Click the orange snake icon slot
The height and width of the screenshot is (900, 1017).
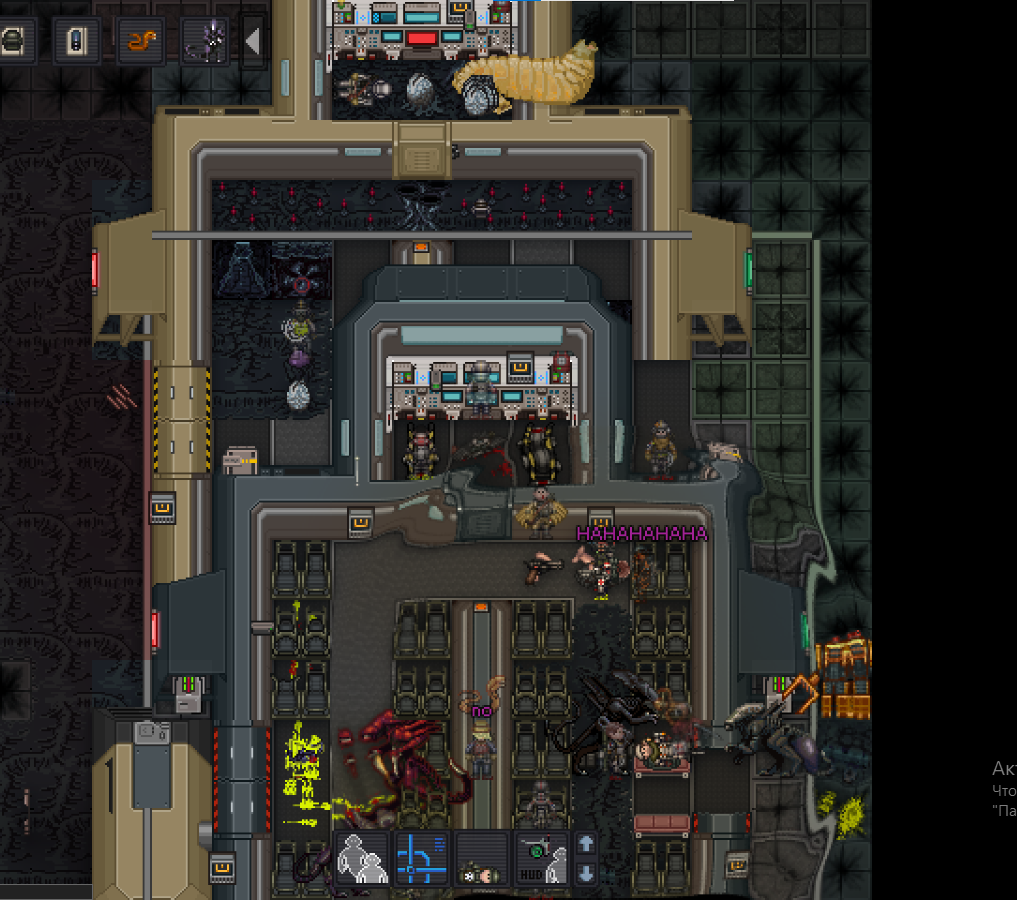pyautogui.click(x=141, y=41)
